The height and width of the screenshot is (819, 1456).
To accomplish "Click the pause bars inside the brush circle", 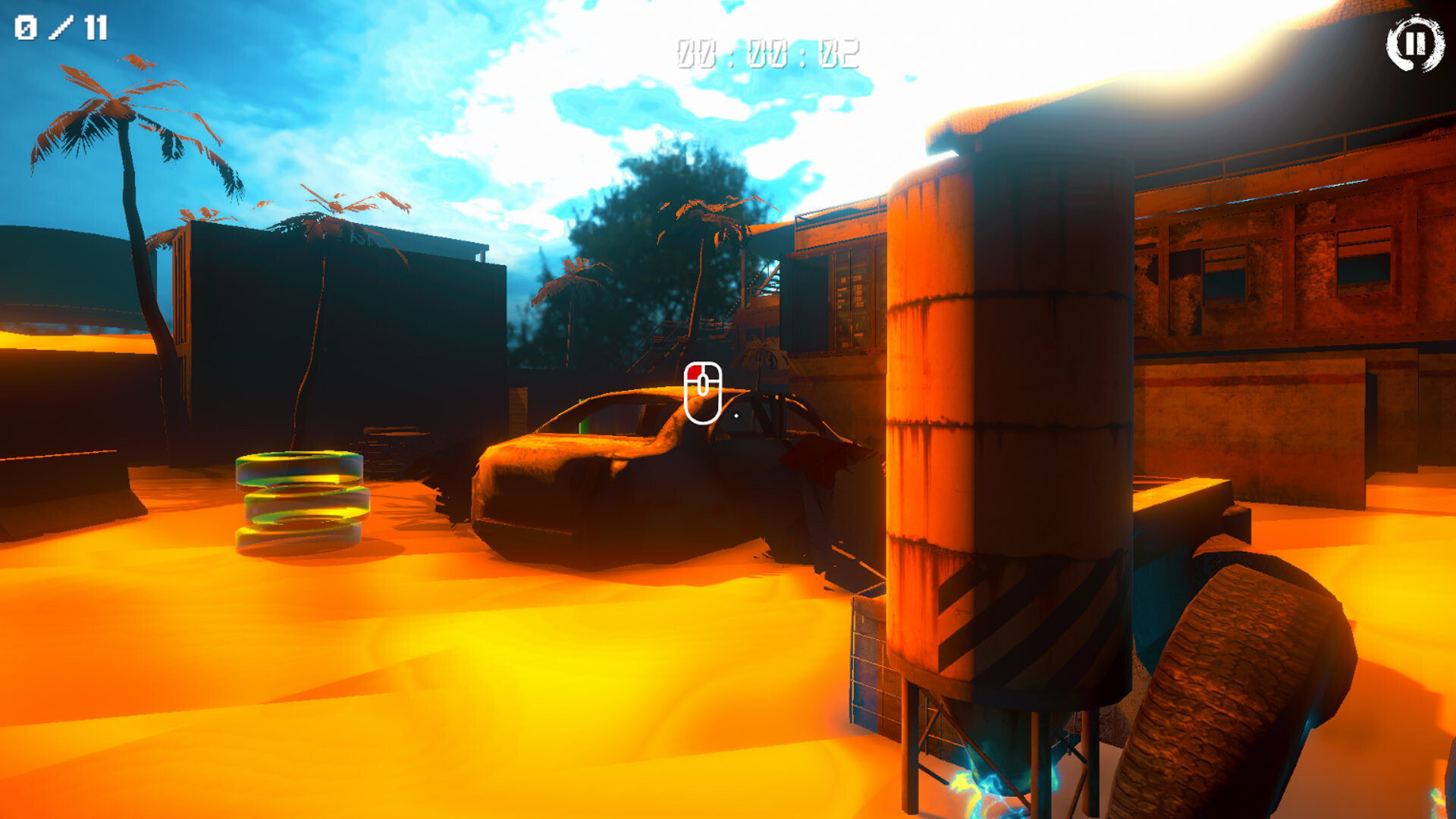I will [x=1417, y=44].
